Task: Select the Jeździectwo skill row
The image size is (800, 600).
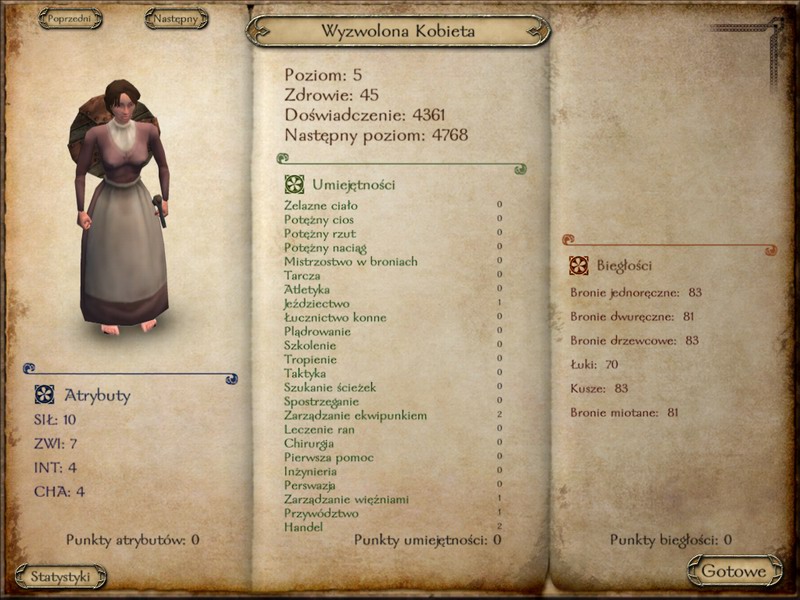Action: tap(317, 303)
